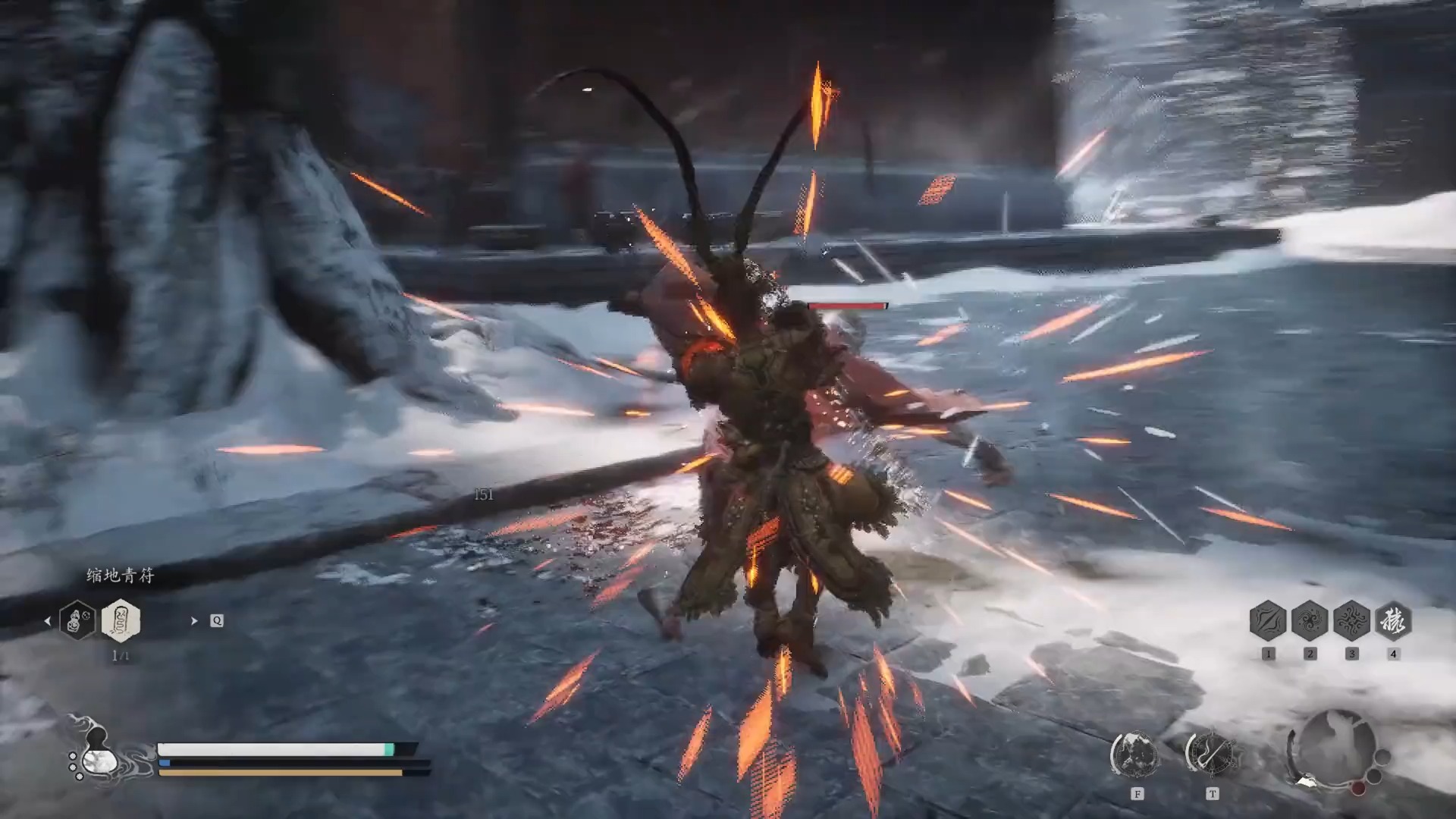1456x819 pixels.
Task: Select the dark hexagon medicine item slot
Action: [x=77, y=620]
